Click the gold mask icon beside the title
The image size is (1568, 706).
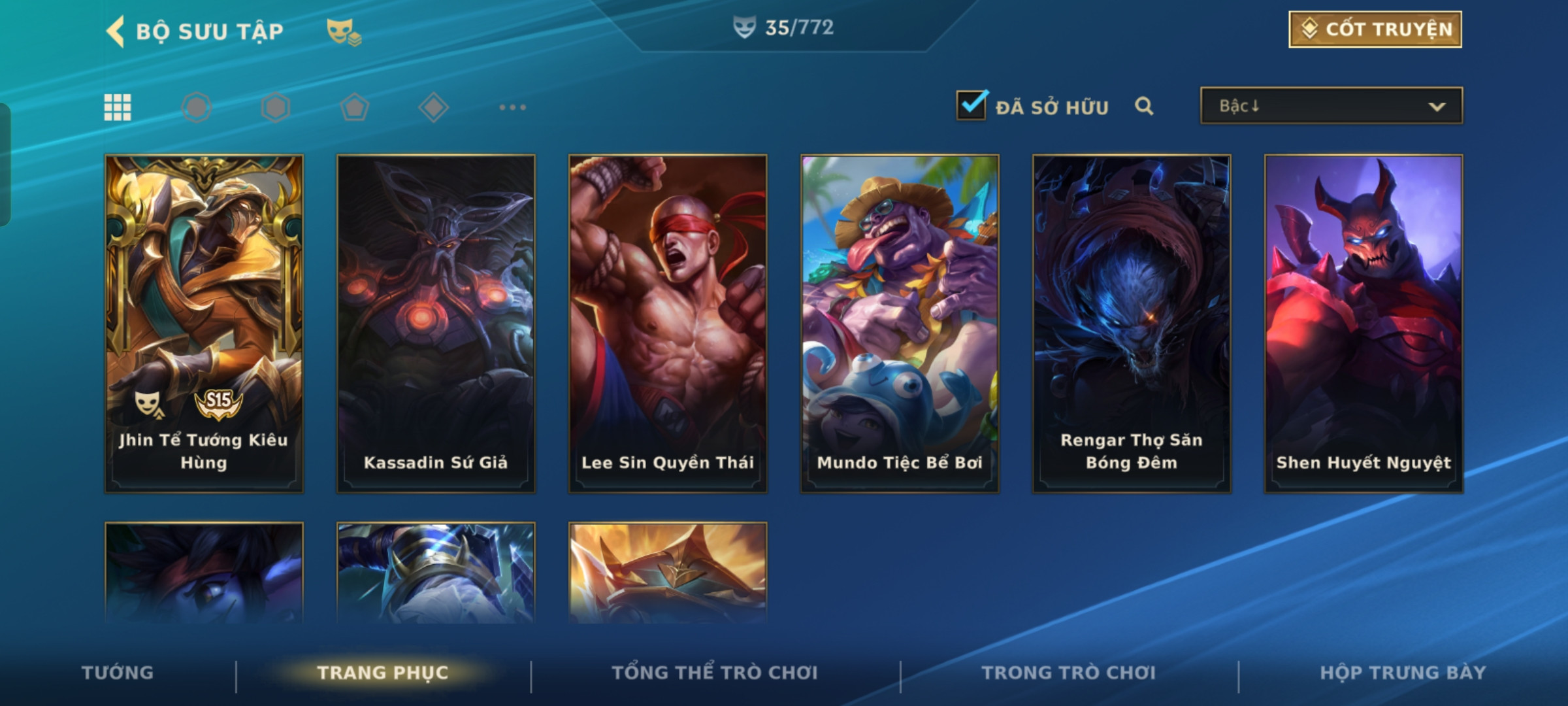click(344, 31)
